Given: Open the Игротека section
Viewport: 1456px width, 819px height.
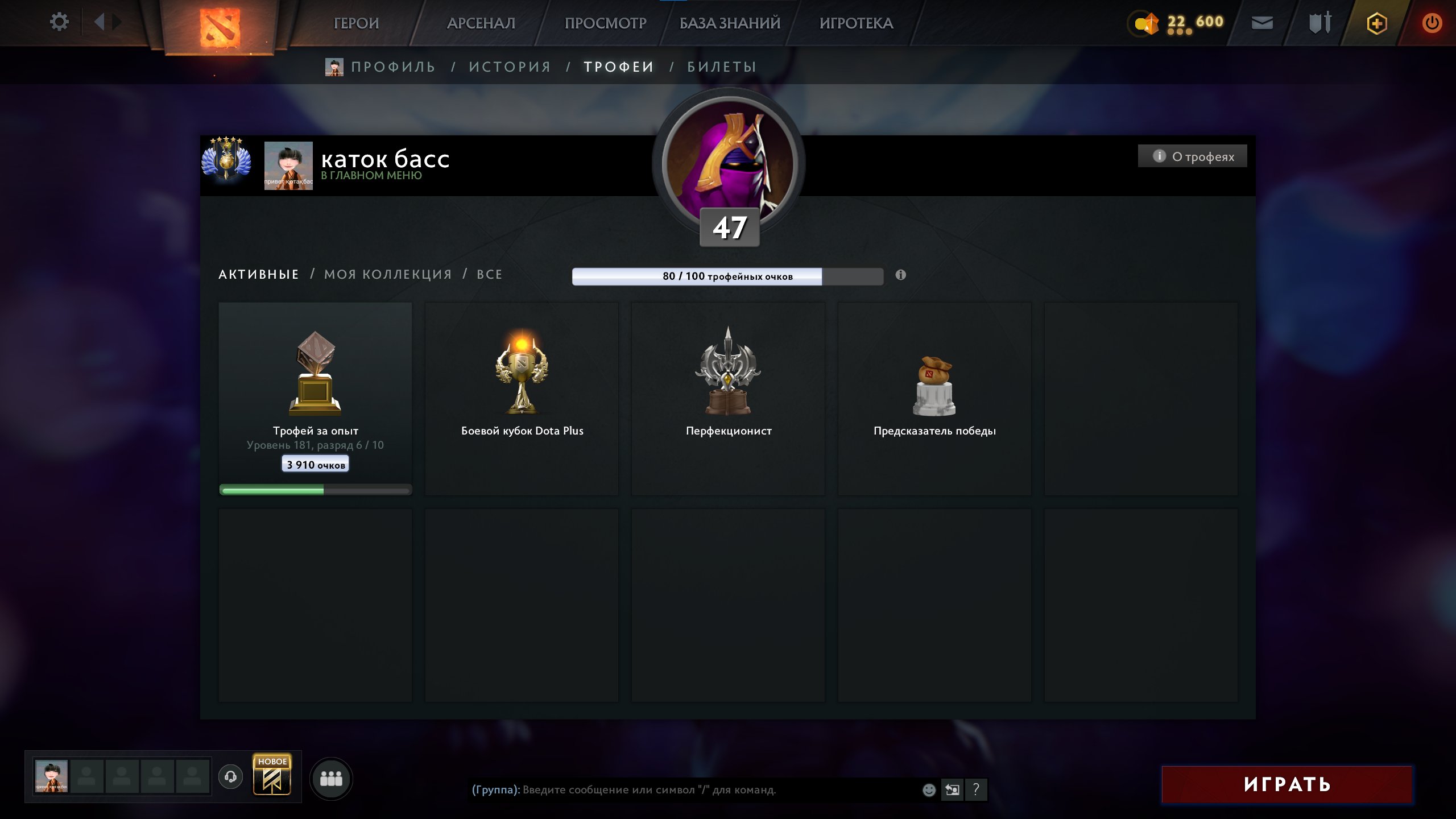Looking at the screenshot, I should coord(856,23).
